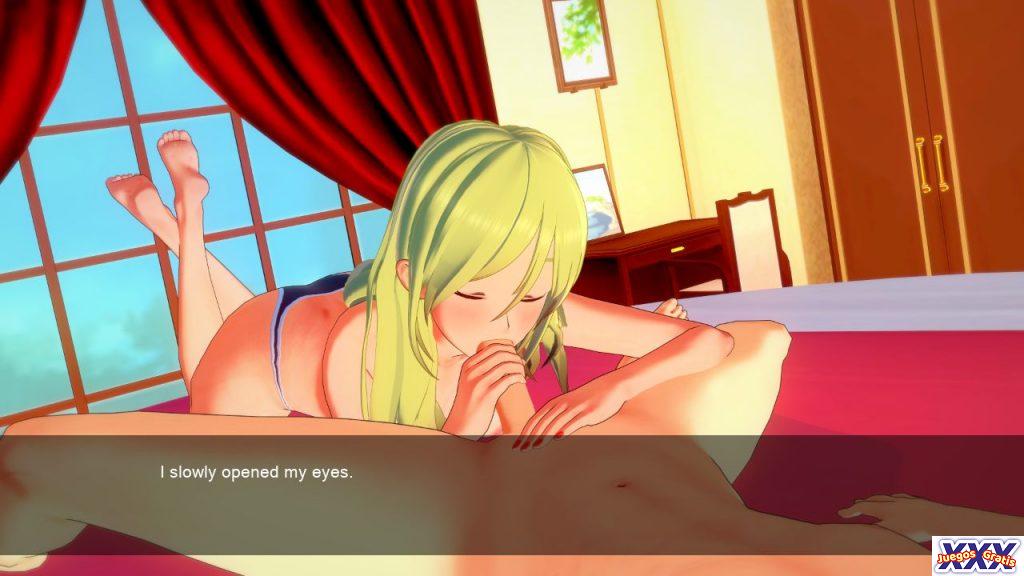Click the Juegos Gratis watermark logo
Viewport: 1024px width, 576px height.
point(977,555)
